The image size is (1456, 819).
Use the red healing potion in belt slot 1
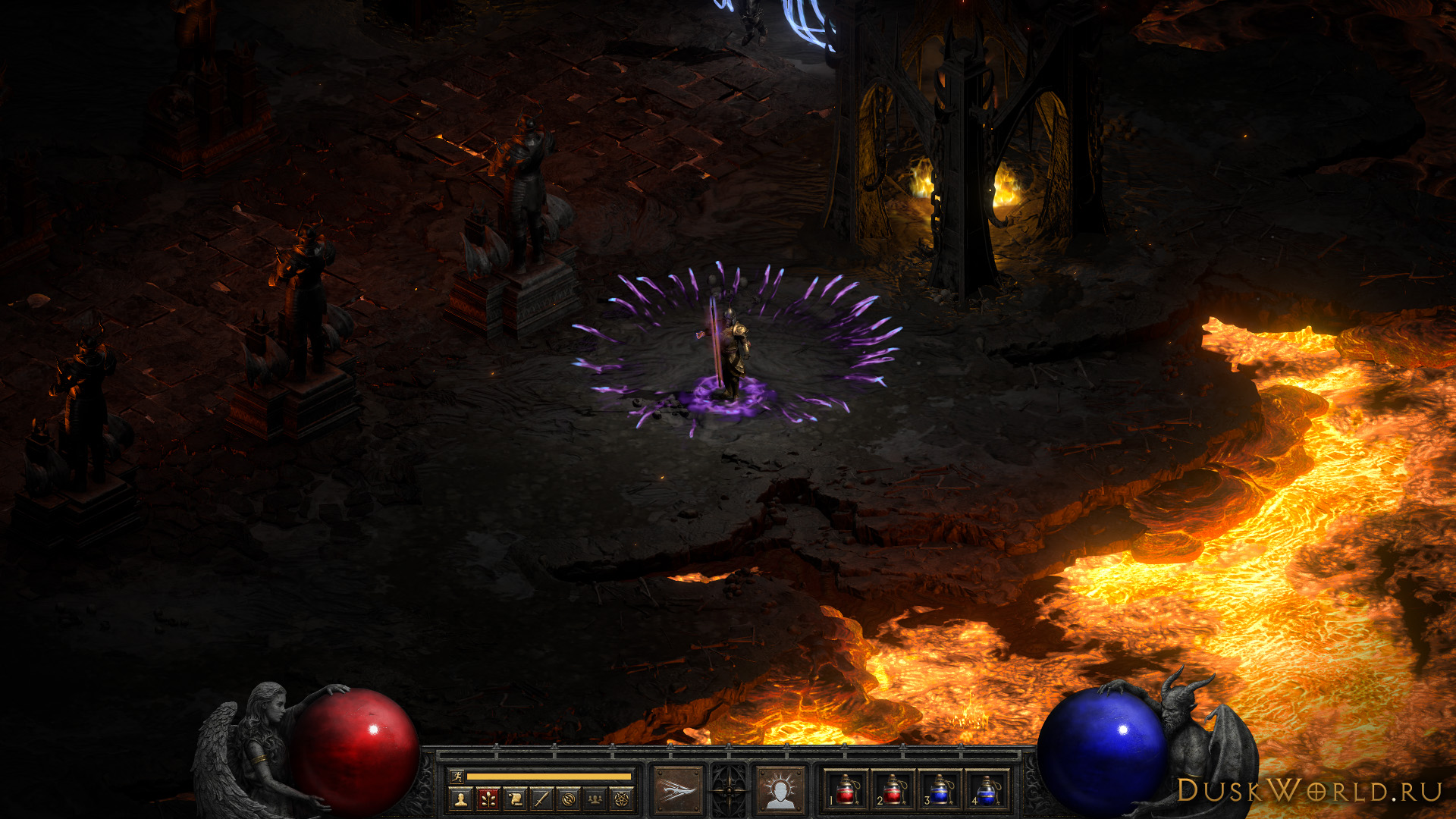tap(846, 790)
